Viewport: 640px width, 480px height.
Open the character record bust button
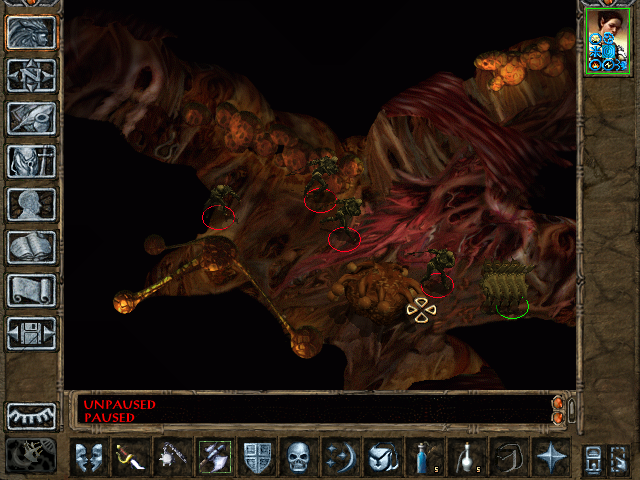[31, 205]
